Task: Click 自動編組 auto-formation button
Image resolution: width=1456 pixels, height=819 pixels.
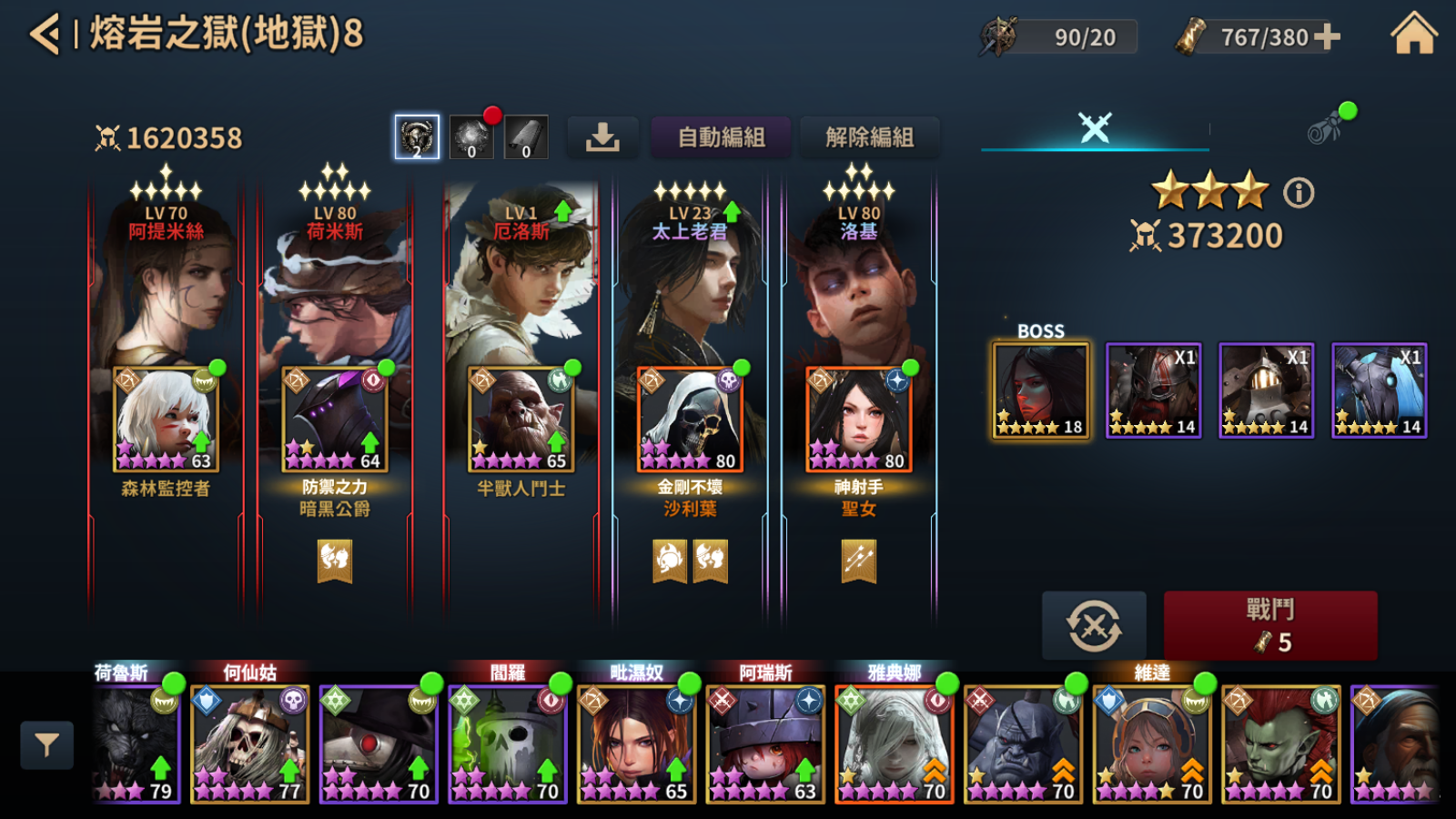Action: (721, 137)
